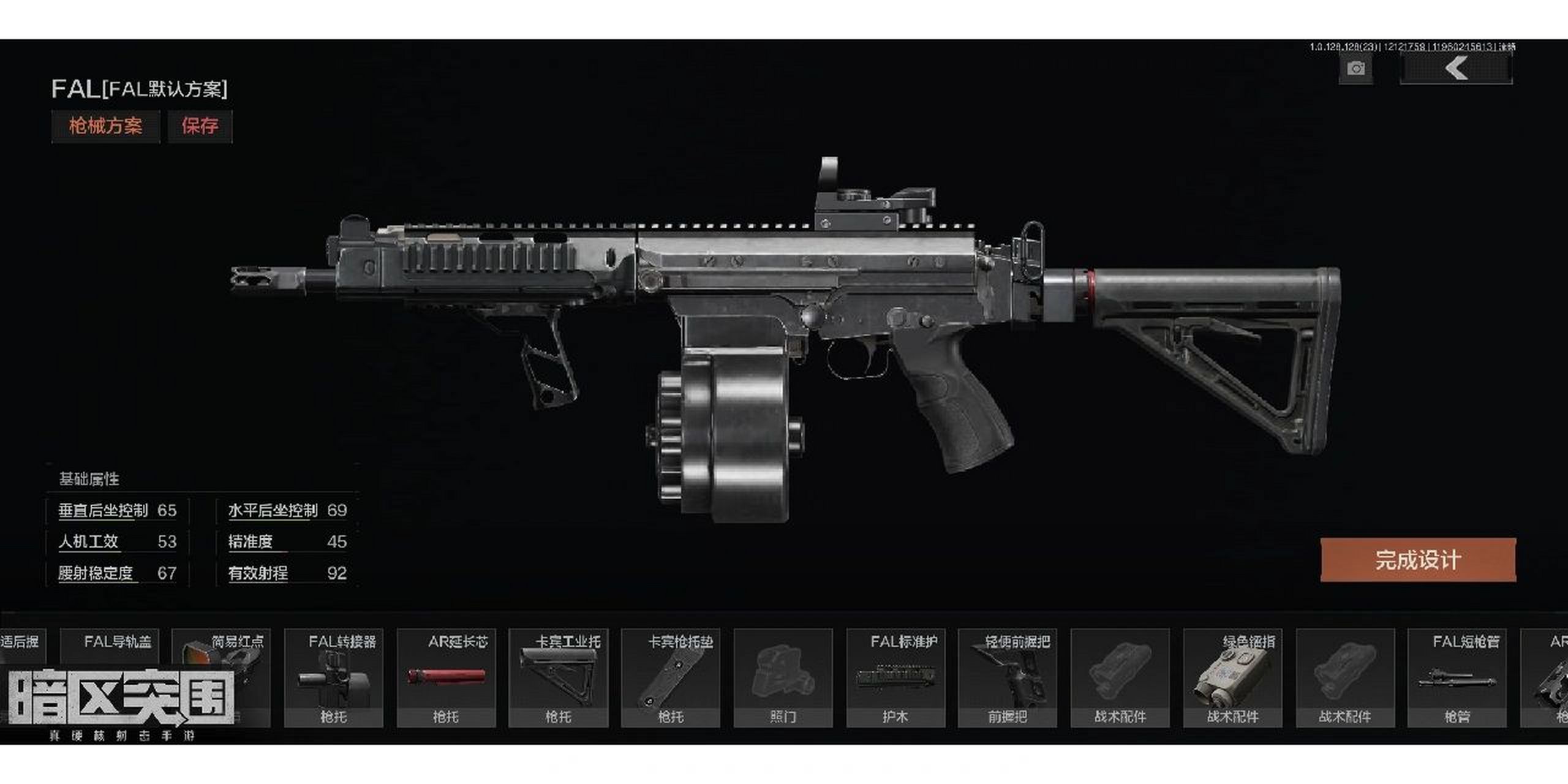Tap the camera screenshot icon
Image resolution: width=1568 pixels, height=784 pixels.
pyautogui.click(x=1355, y=69)
